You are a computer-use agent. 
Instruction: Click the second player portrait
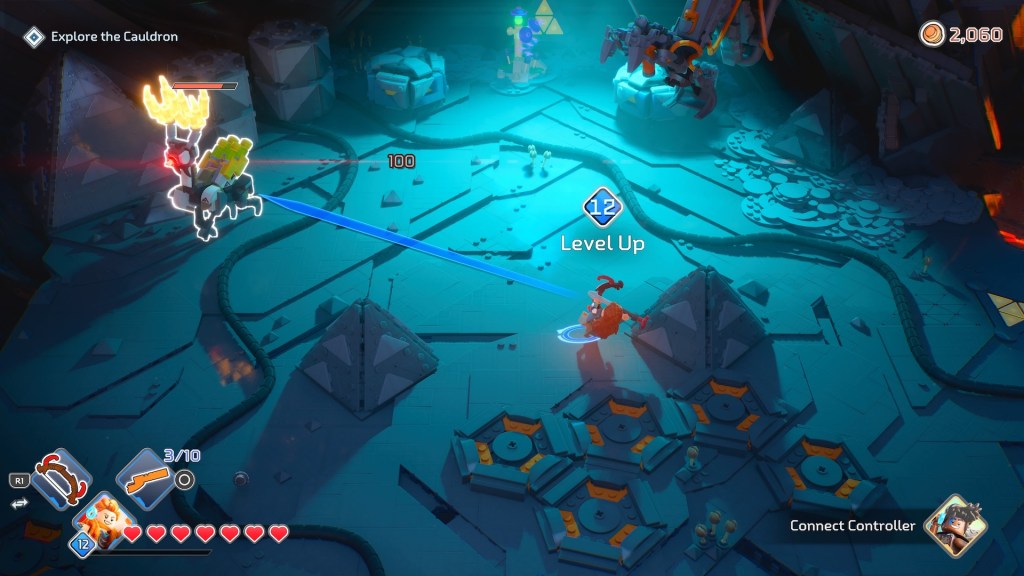point(955,525)
